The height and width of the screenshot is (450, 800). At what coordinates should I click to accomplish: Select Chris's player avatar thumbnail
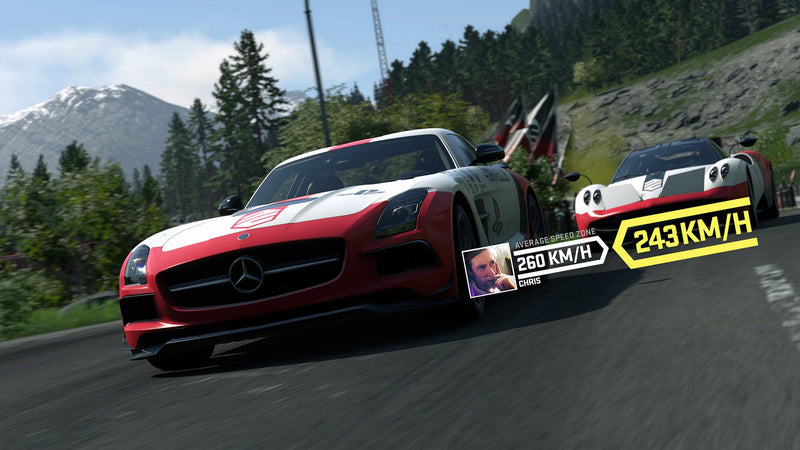[x=488, y=270]
